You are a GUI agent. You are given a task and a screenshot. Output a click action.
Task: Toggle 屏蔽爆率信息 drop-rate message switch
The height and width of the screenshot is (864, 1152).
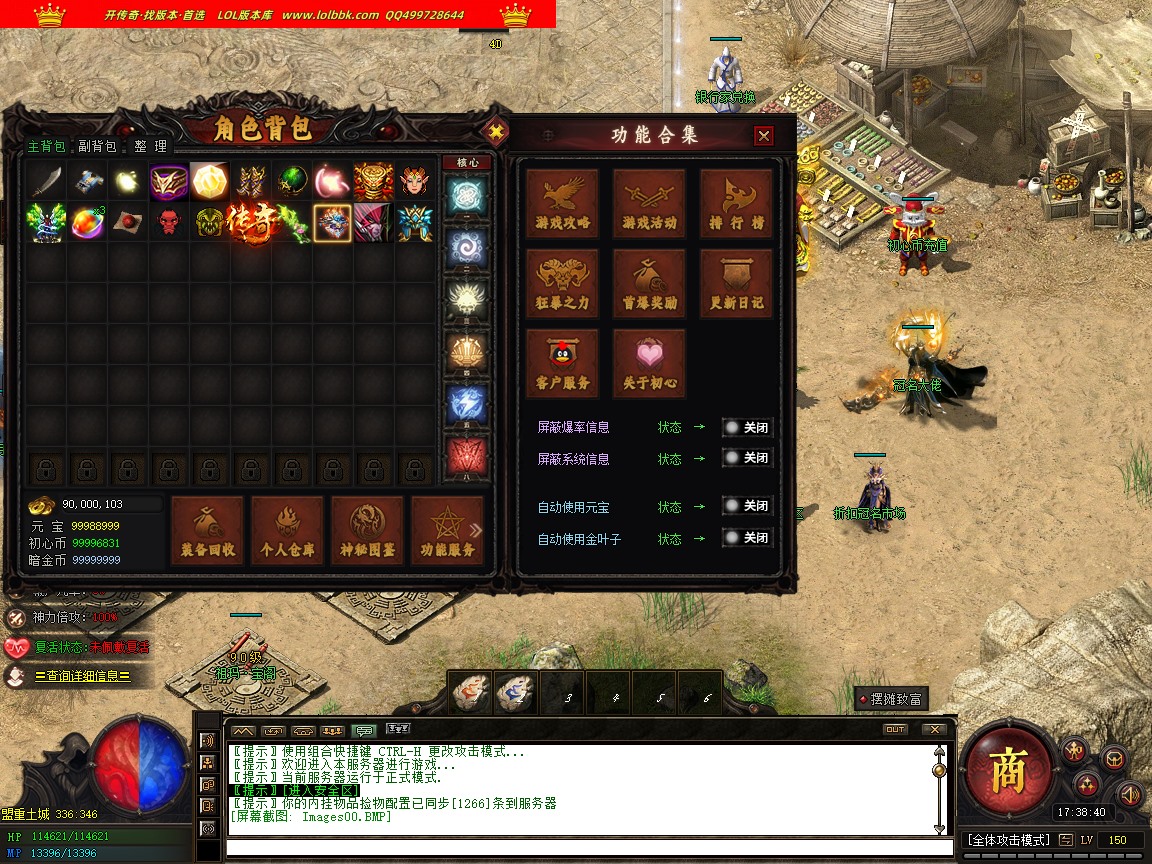(747, 427)
